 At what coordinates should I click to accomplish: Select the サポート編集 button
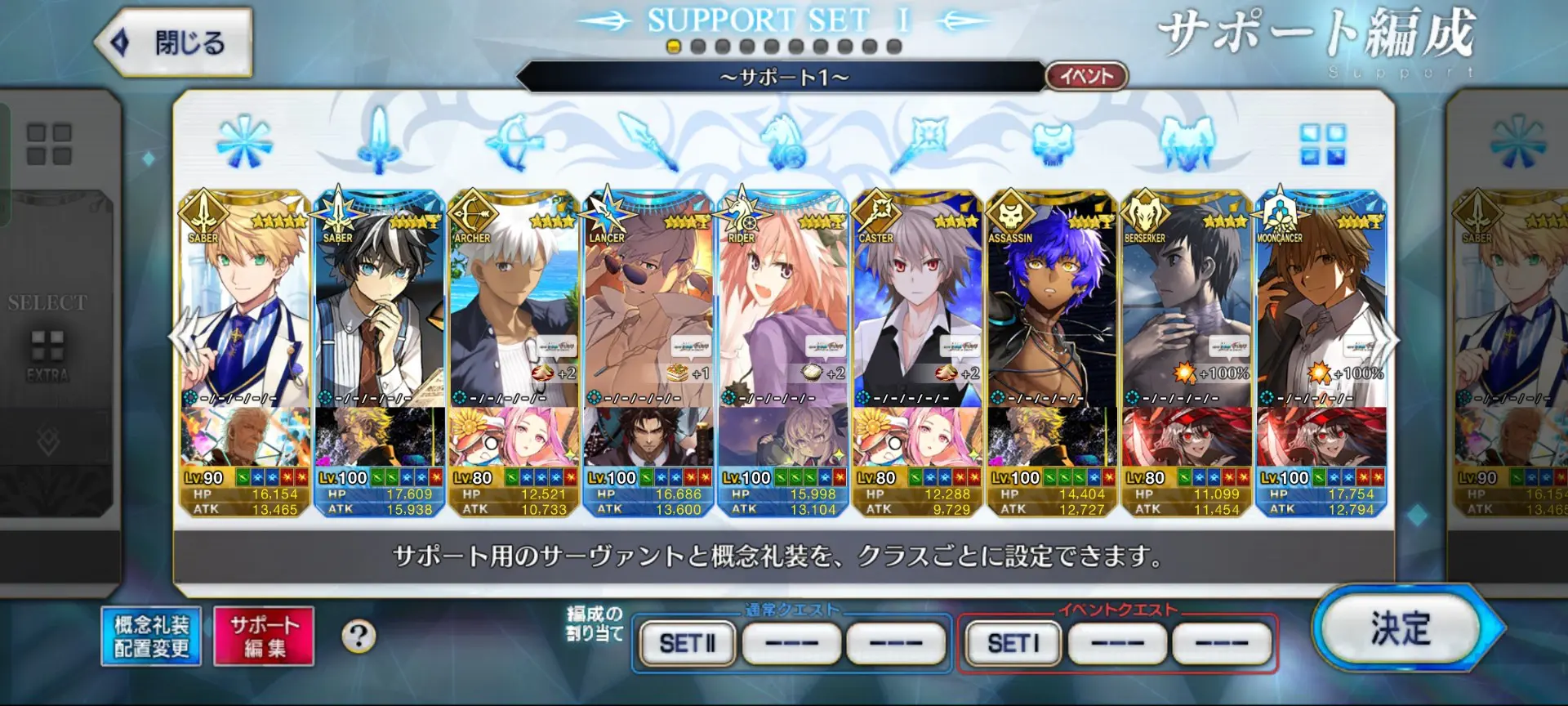point(264,637)
